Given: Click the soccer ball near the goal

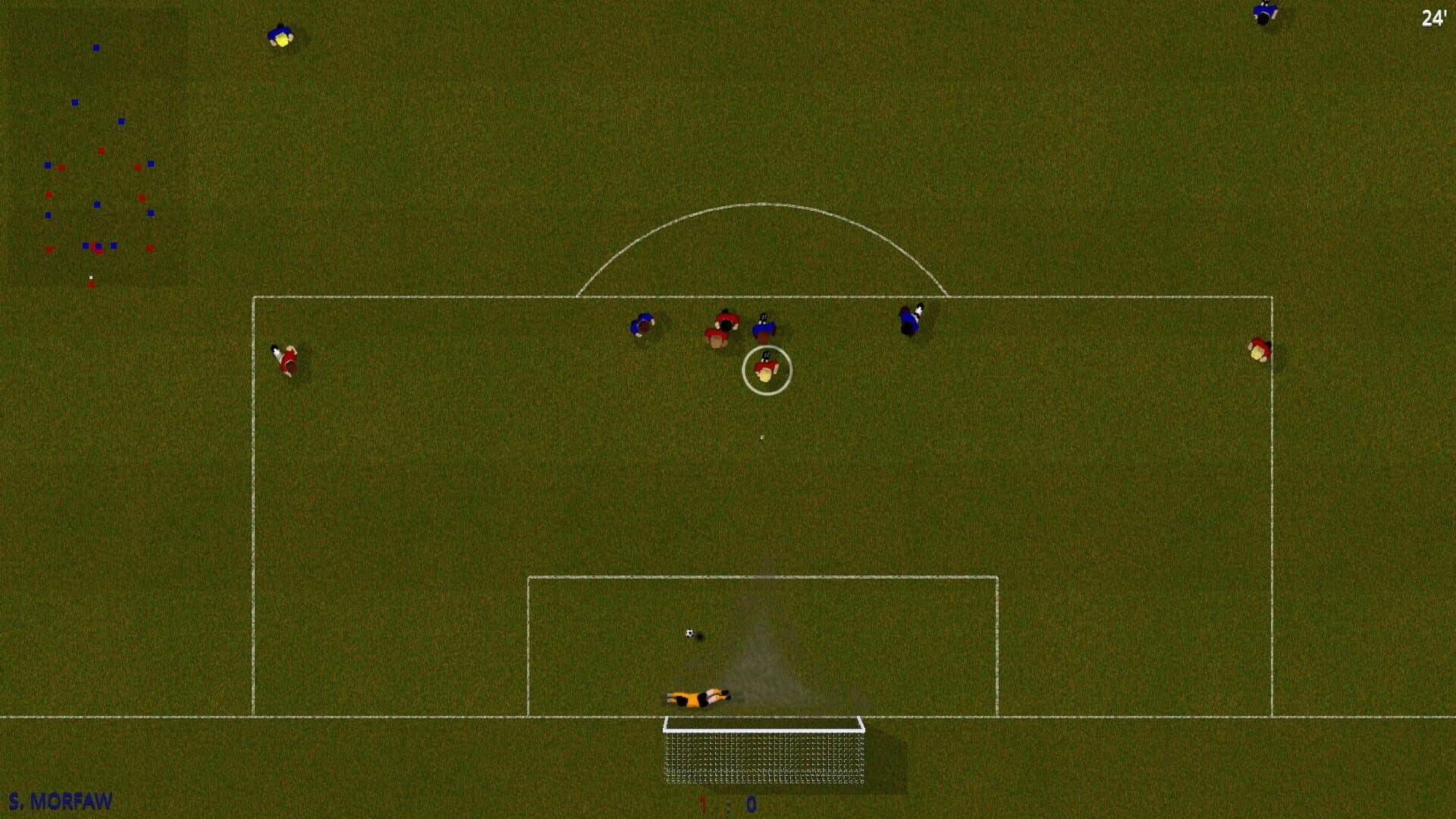Looking at the screenshot, I should pyautogui.click(x=691, y=633).
